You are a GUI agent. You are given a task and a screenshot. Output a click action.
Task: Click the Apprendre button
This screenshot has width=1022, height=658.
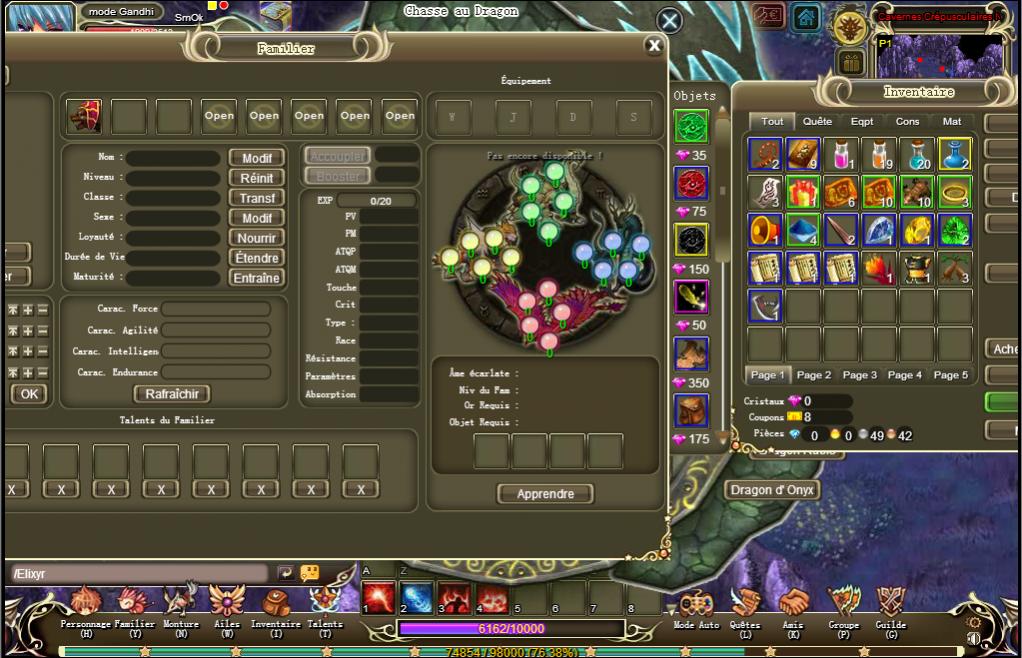coord(545,494)
